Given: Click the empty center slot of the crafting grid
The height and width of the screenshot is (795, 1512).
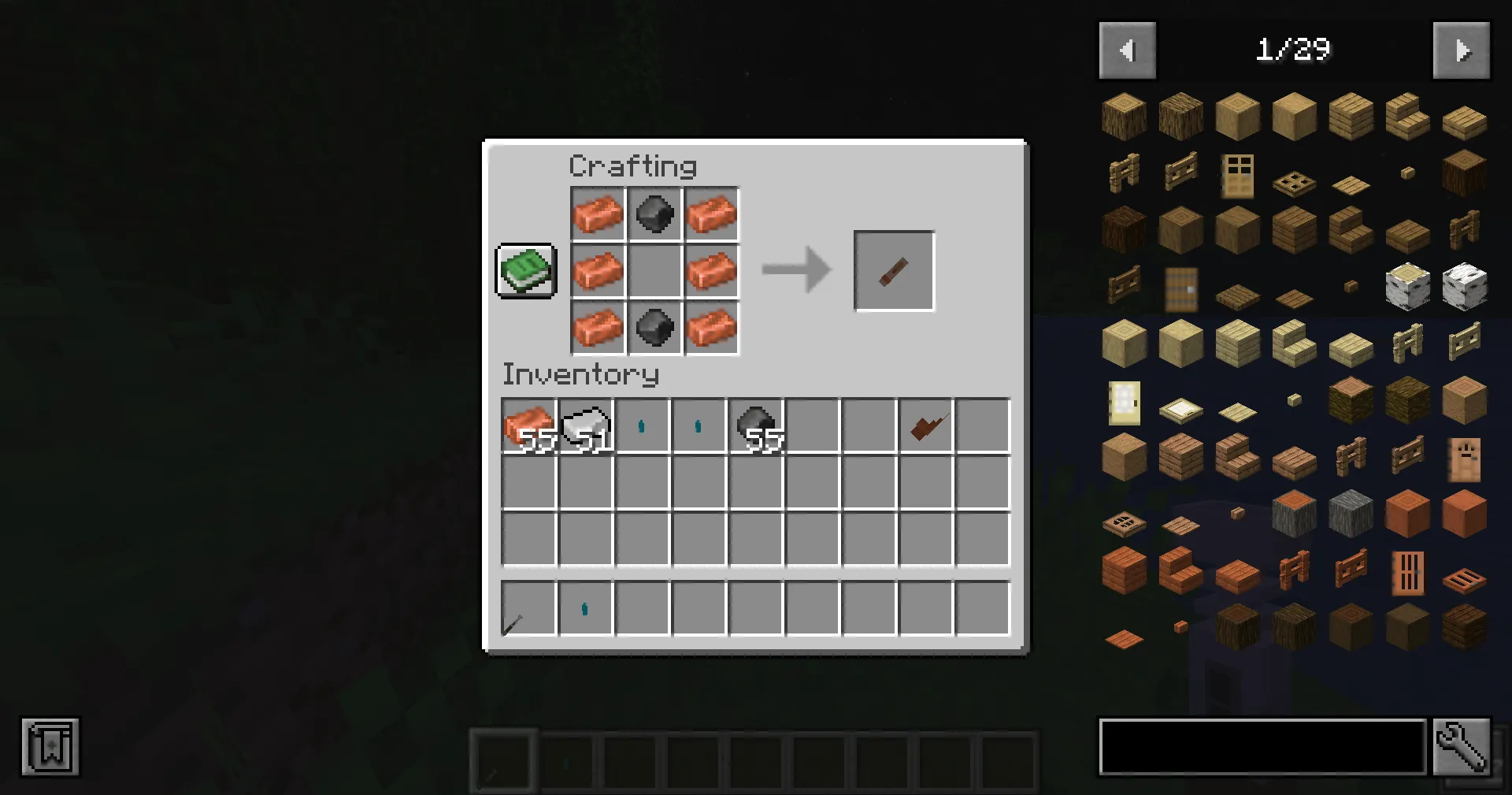Looking at the screenshot, I should click(x=654, y=270).
